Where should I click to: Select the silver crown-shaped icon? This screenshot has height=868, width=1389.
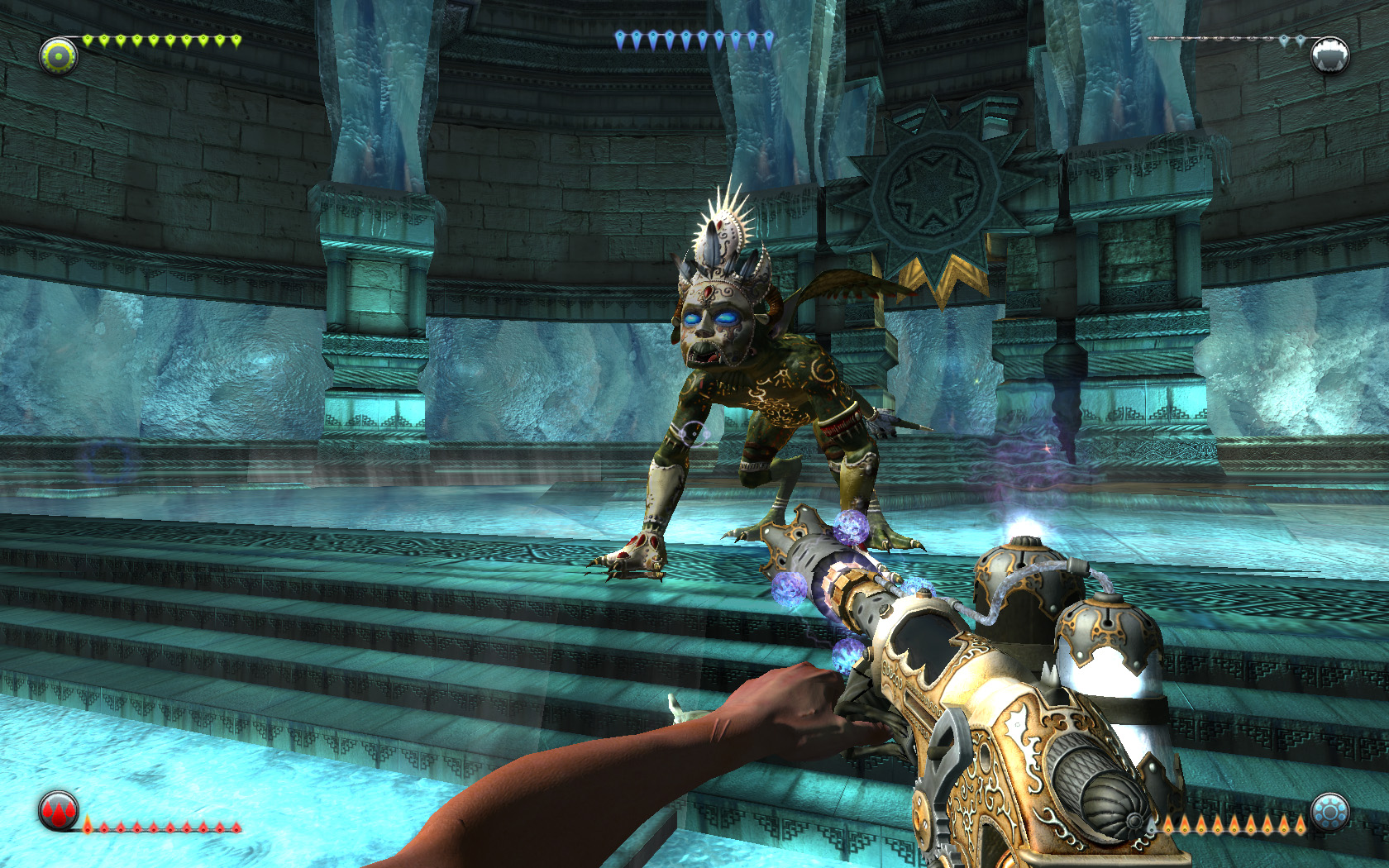click(1329, 55)
